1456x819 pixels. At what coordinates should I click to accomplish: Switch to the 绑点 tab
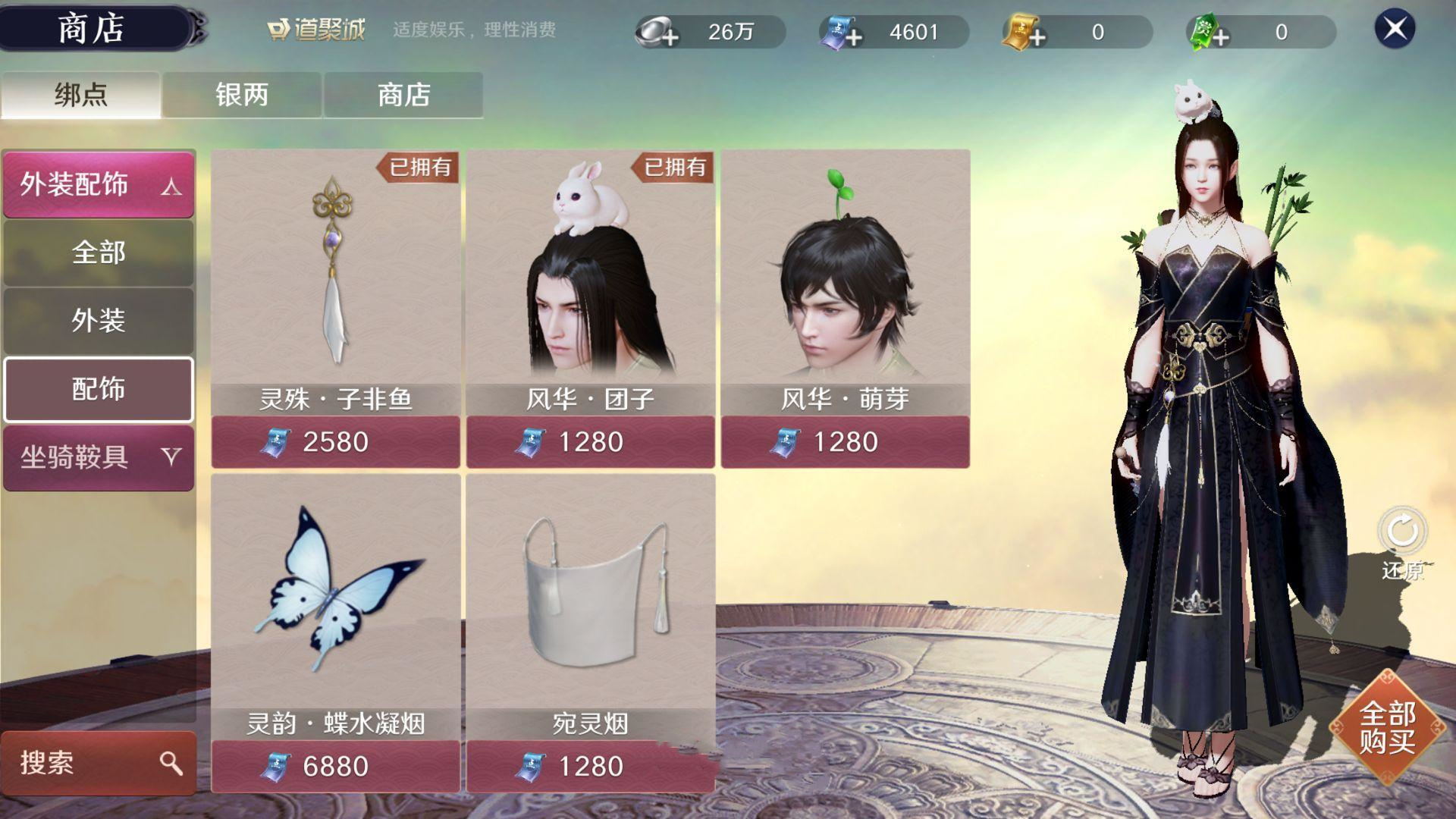(80, 95)
